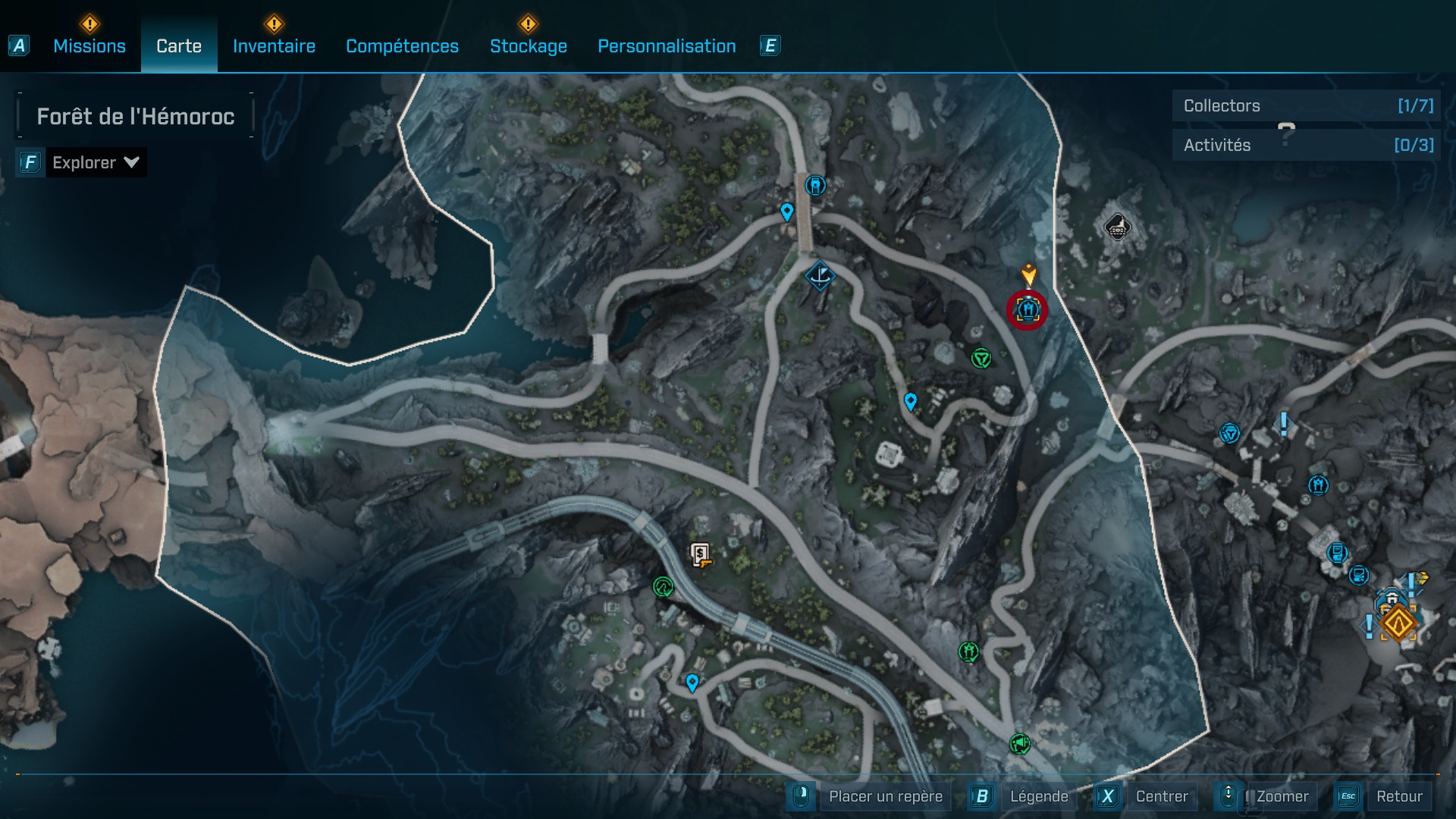Select the orange waypoint arrow marker
1456x819 pixels.
(x=1028, y=274)
